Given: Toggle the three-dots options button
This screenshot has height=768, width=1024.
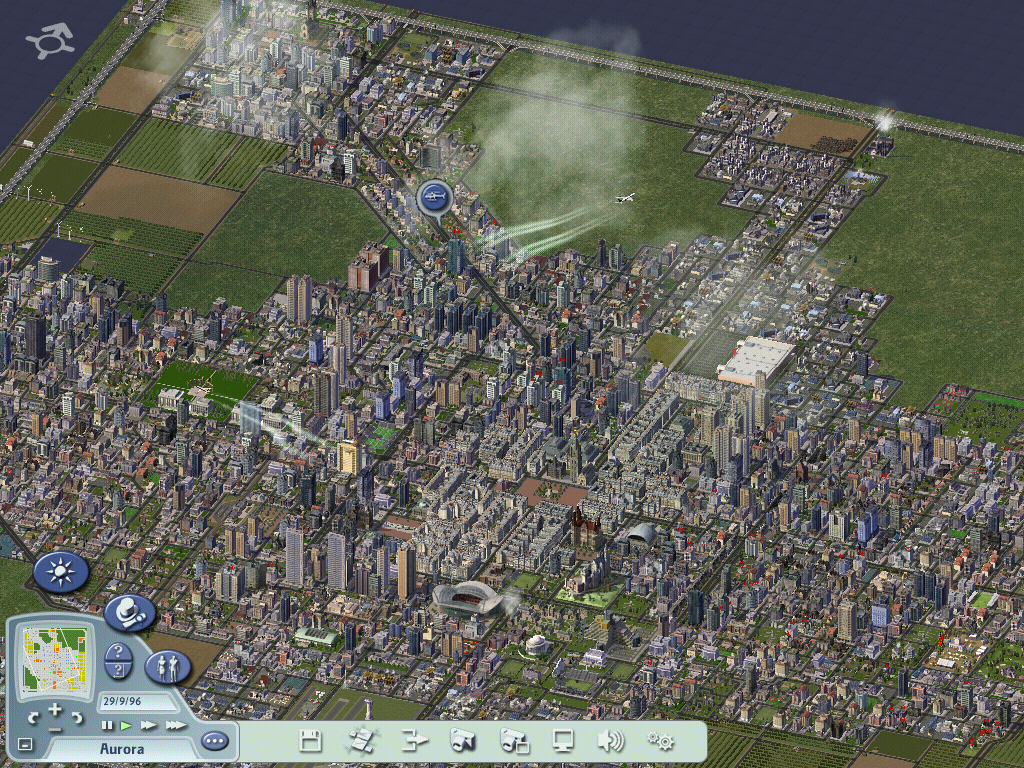Looking at the screenshot, I should coord(214,741).
